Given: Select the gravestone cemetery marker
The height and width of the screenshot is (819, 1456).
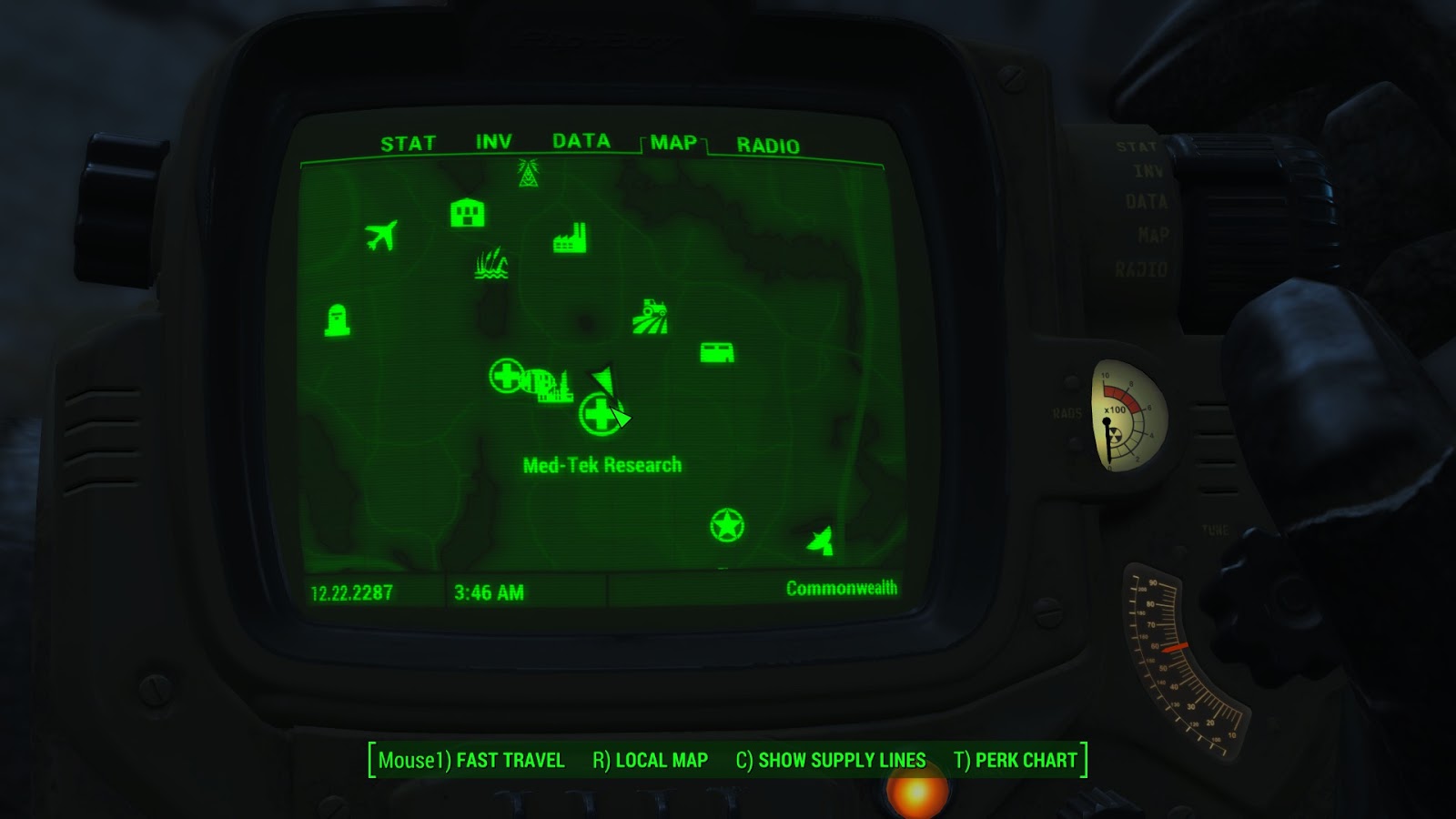Looking at the screenshot, I should [337, 319].
